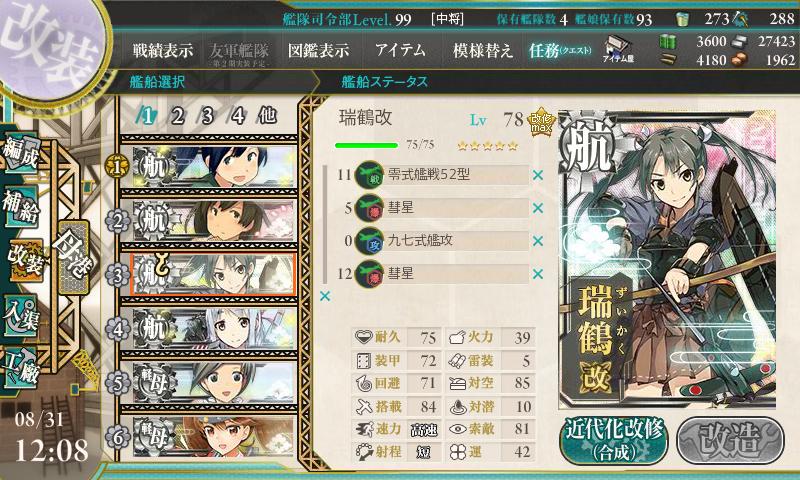Switch to fleet tab 2
The width and height of the screenshot is (800, 480).
pyautogui.click(x=177, y=115)
